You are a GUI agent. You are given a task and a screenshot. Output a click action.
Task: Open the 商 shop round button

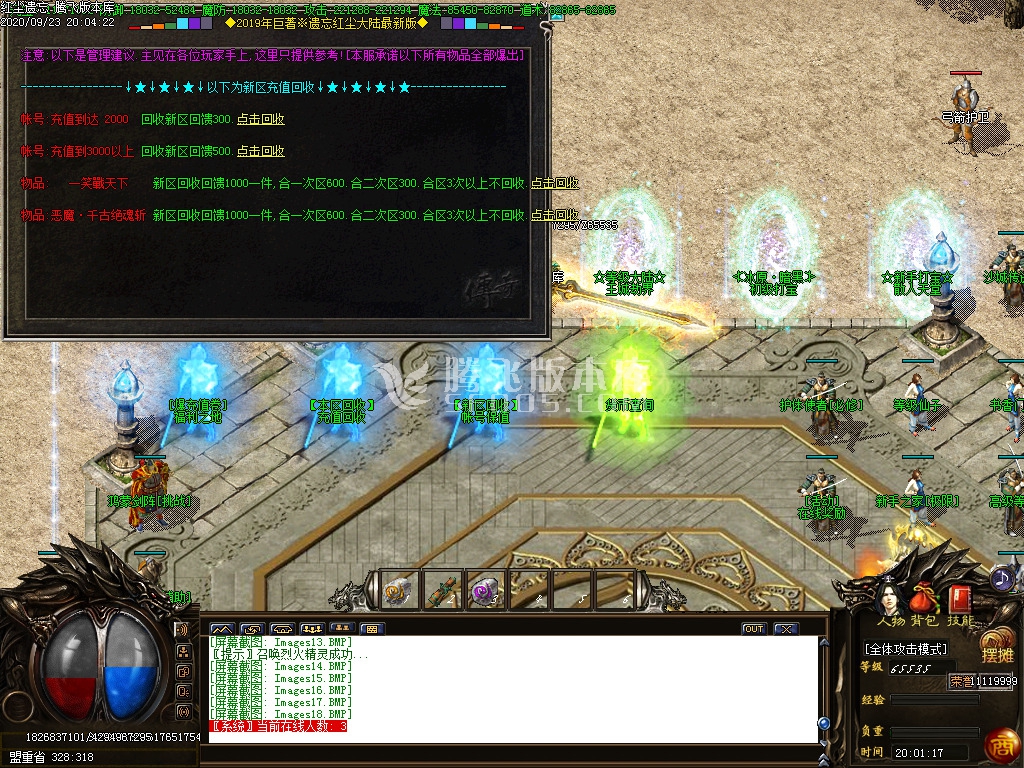point(1000,745)
